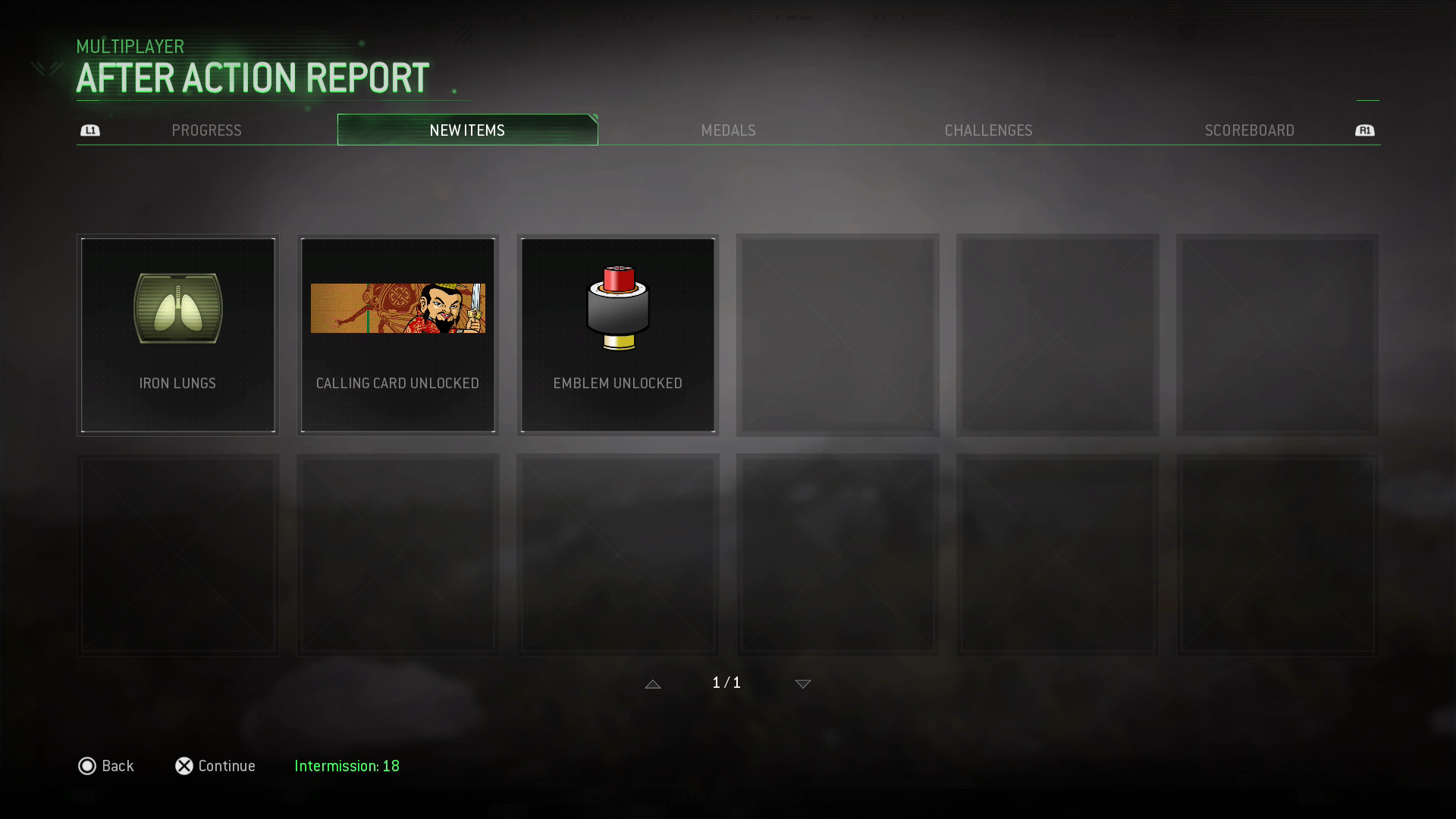This screenshot has width=1456, height=819.
Task: Open the unlocked Emblem item
Action: point(617,335)
